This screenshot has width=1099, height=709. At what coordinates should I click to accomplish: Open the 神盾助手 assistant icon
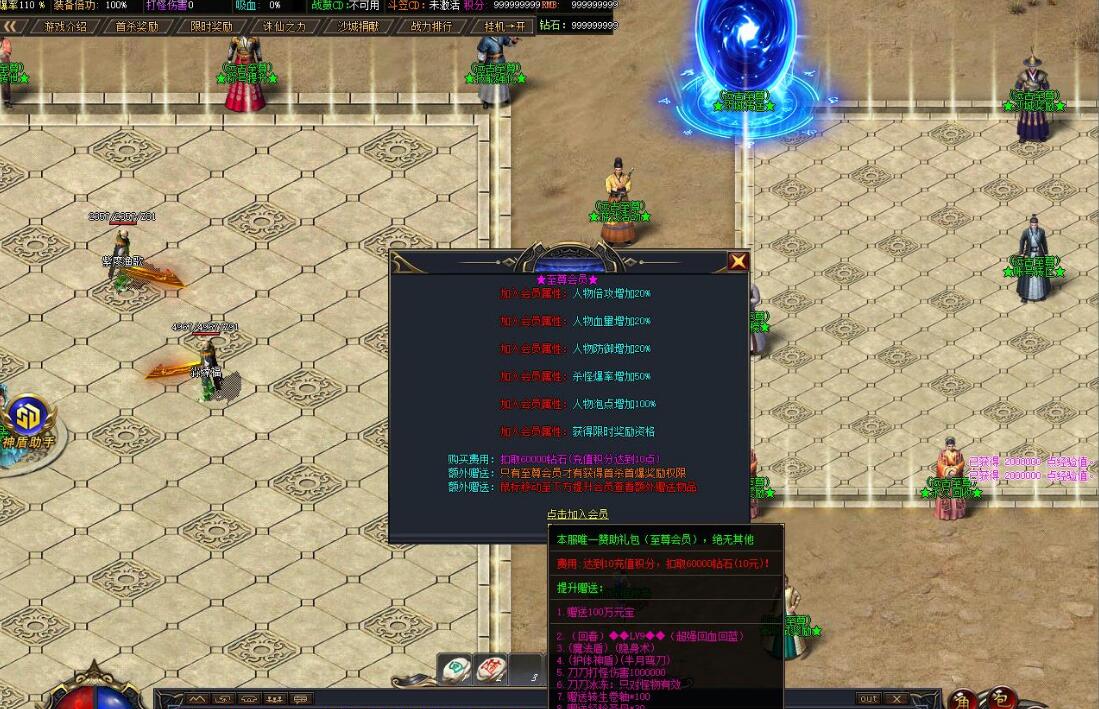coord(28,418)
